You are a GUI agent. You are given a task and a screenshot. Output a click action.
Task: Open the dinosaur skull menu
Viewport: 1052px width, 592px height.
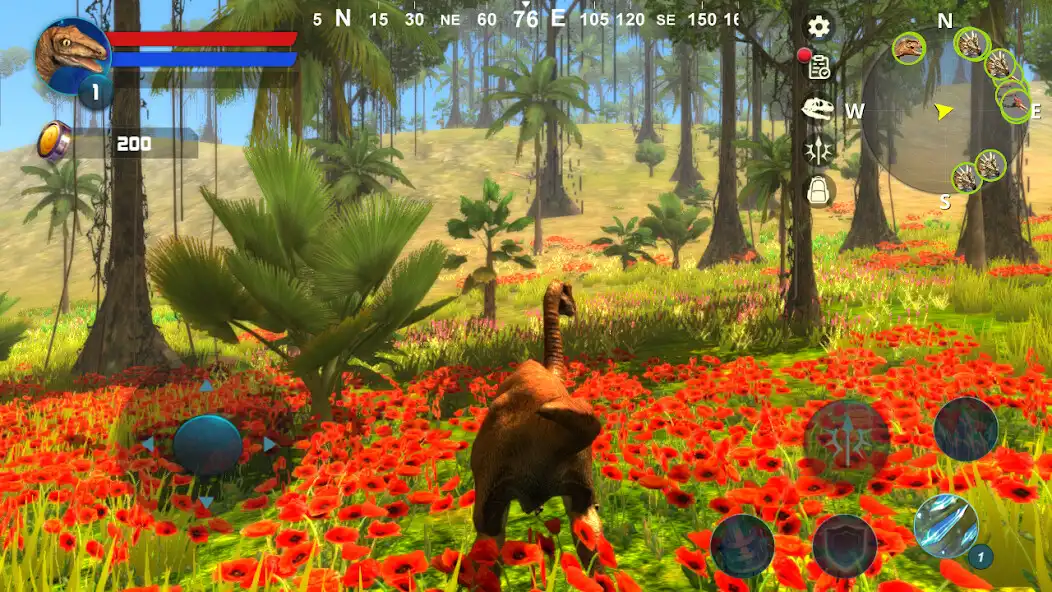(819, 108)
